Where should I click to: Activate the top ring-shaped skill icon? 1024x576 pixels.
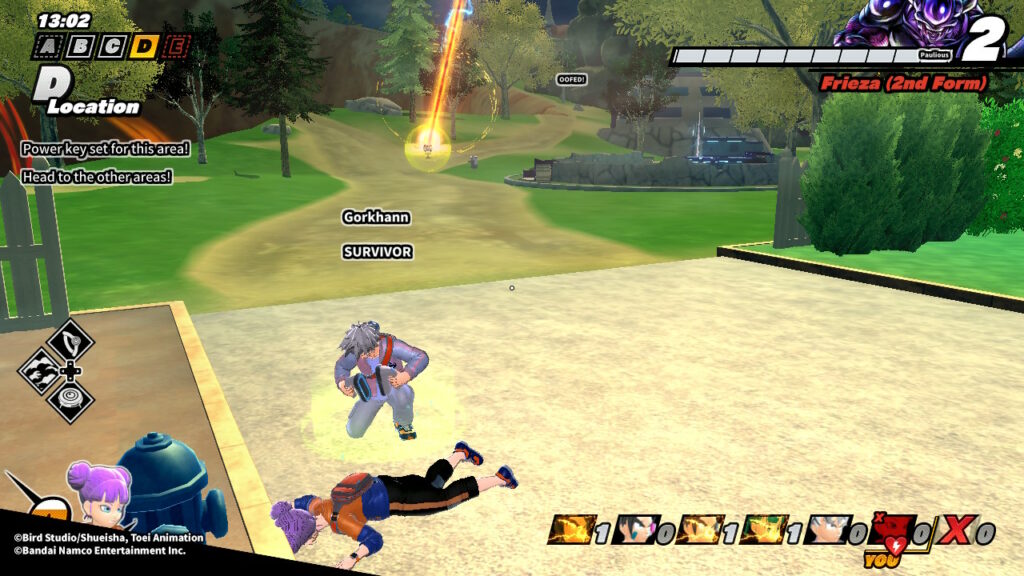(70, 341)
